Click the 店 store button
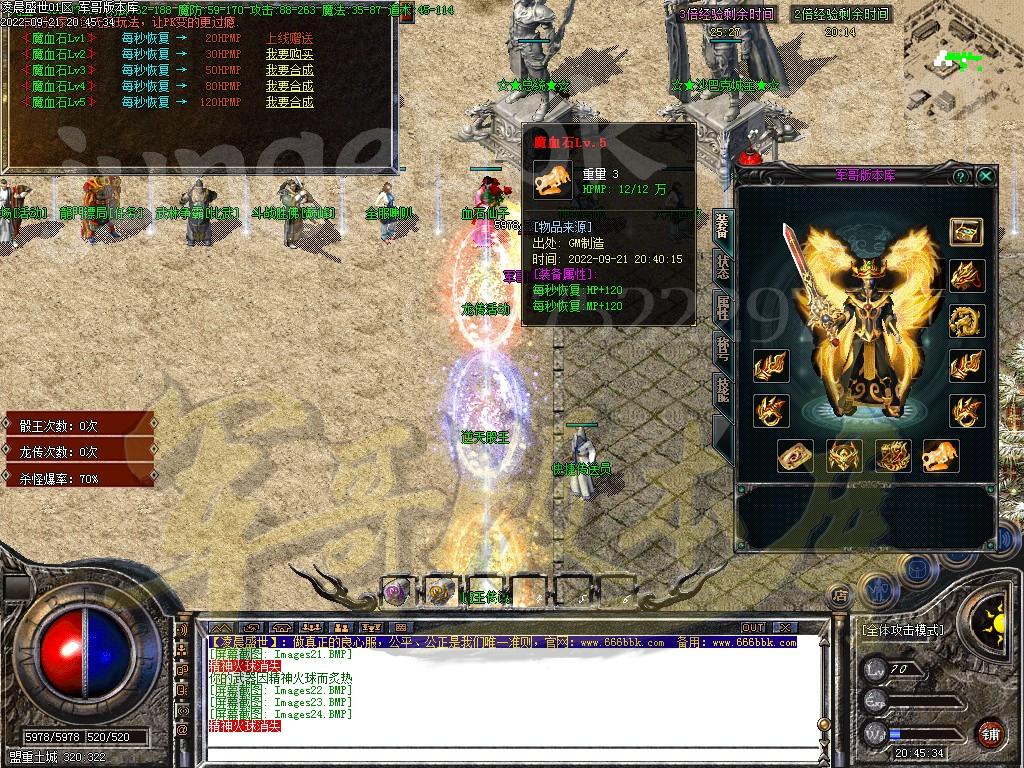The image size is (1024, 768). click(841, 595)
